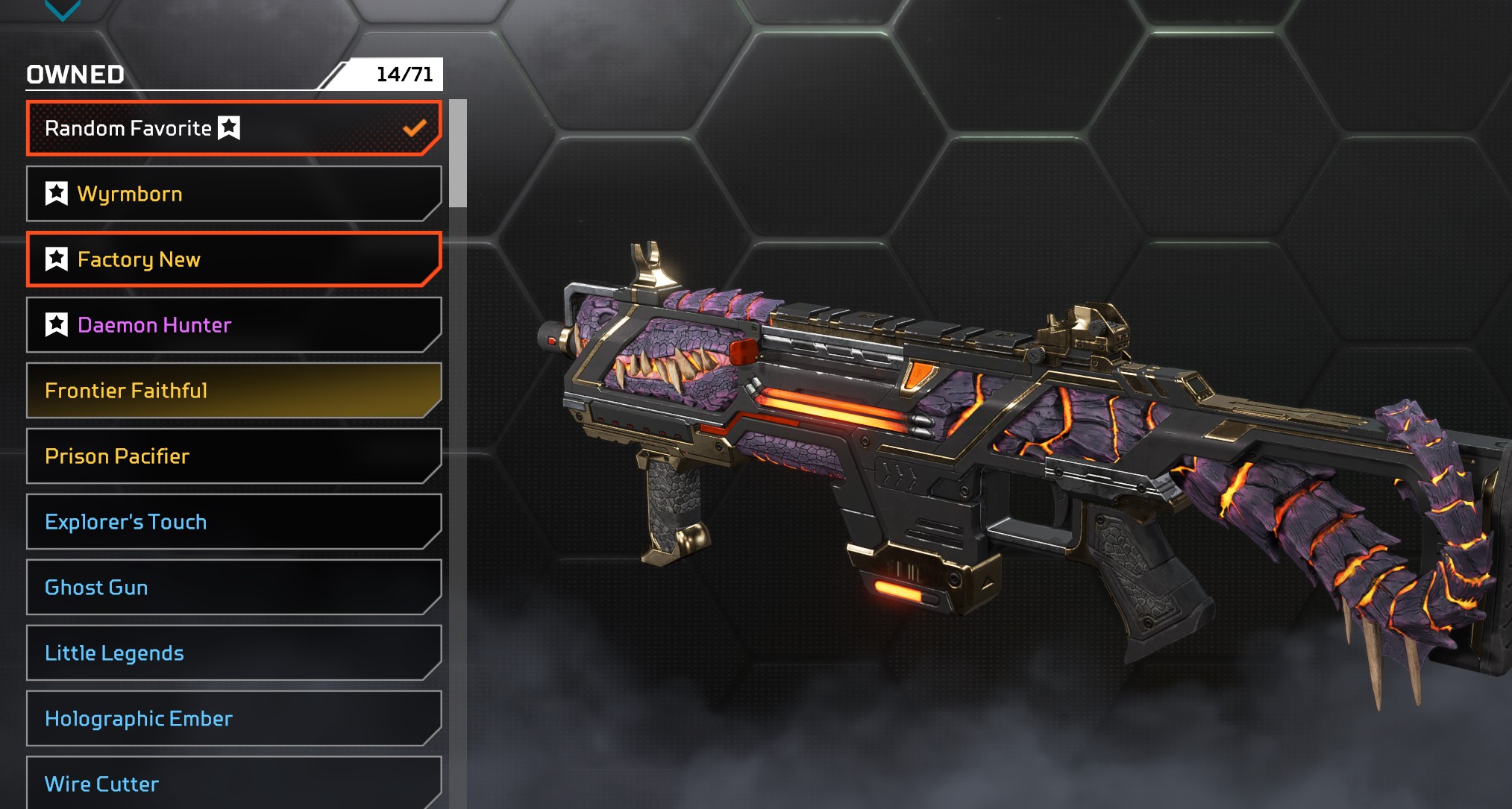
Task: Select the Random Favorite skin option
Action: (233, 128)
